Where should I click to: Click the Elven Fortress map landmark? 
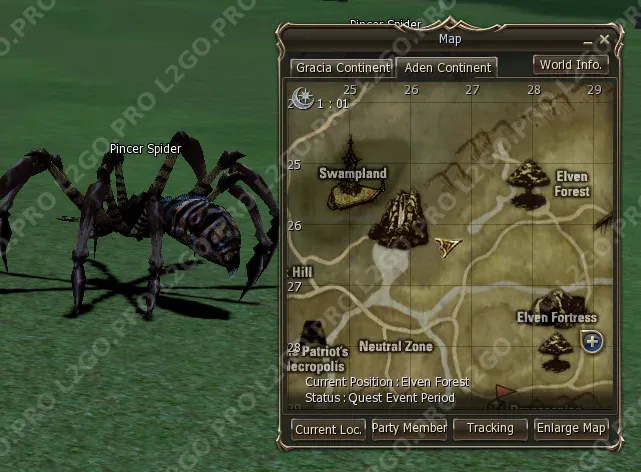point(557,318)
